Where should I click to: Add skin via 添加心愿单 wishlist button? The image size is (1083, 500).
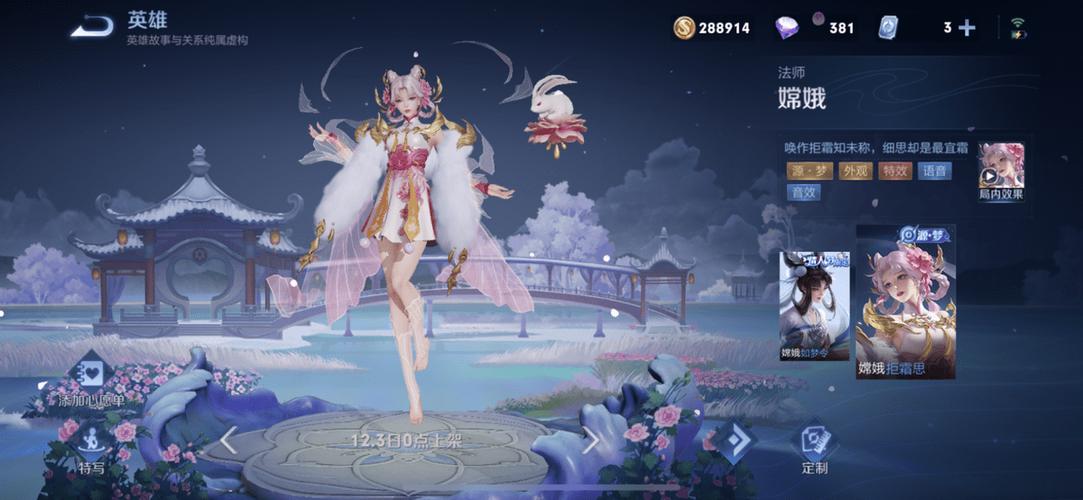pyautogui.click(x=91, y=378)
